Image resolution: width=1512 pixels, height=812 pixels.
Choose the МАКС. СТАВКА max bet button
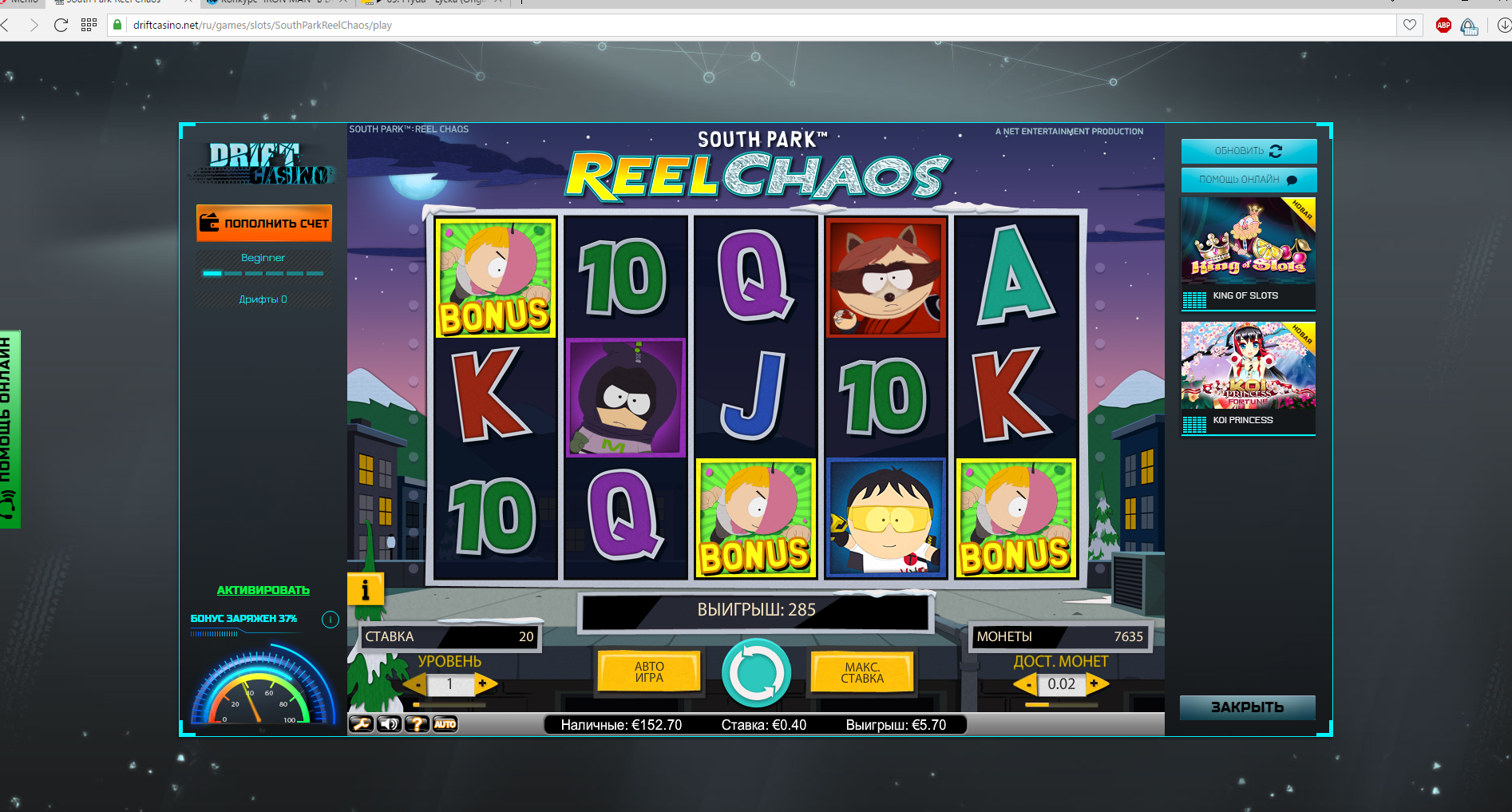pos(862,672)
